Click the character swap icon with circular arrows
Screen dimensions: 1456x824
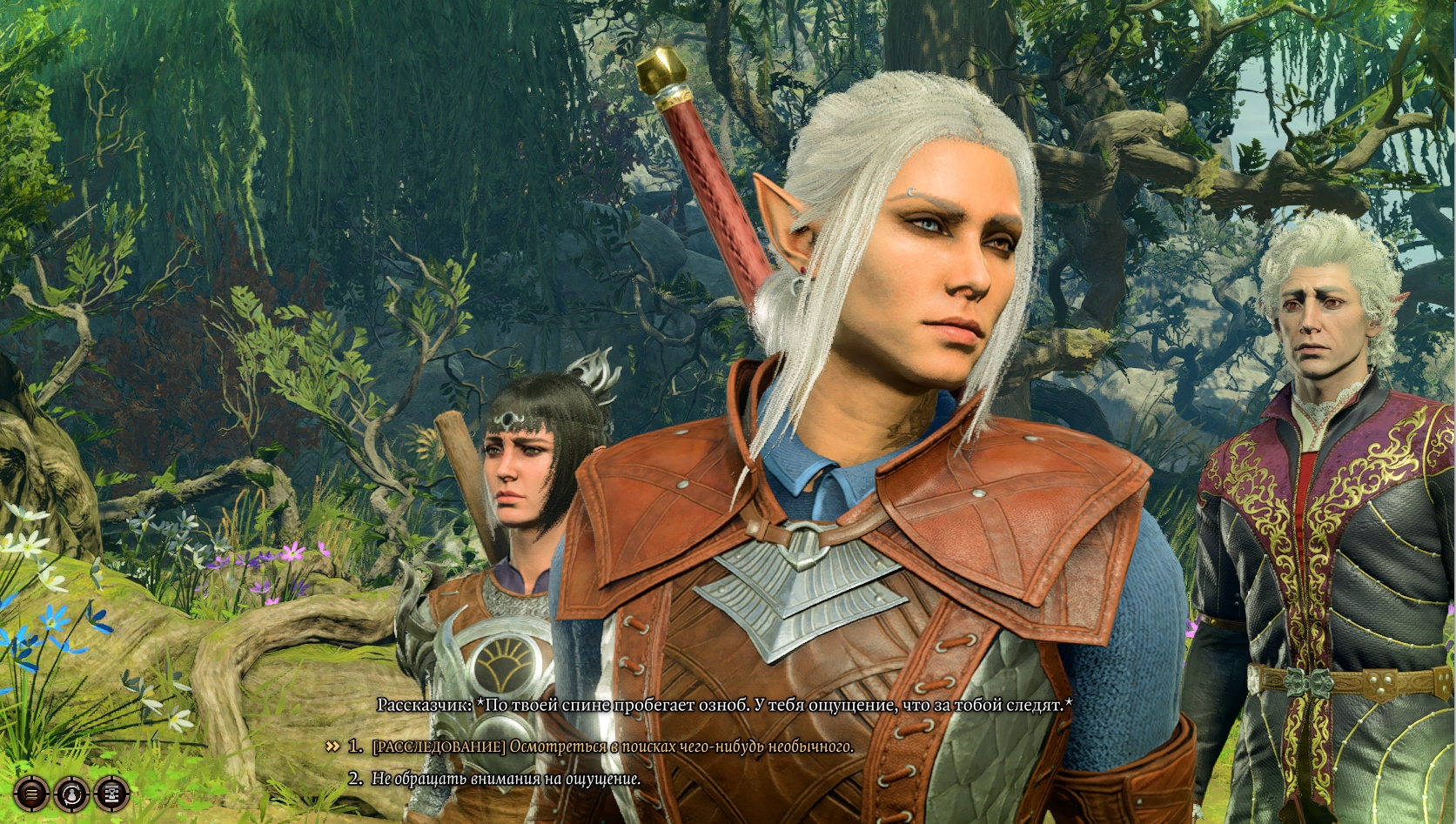point(71,793)
